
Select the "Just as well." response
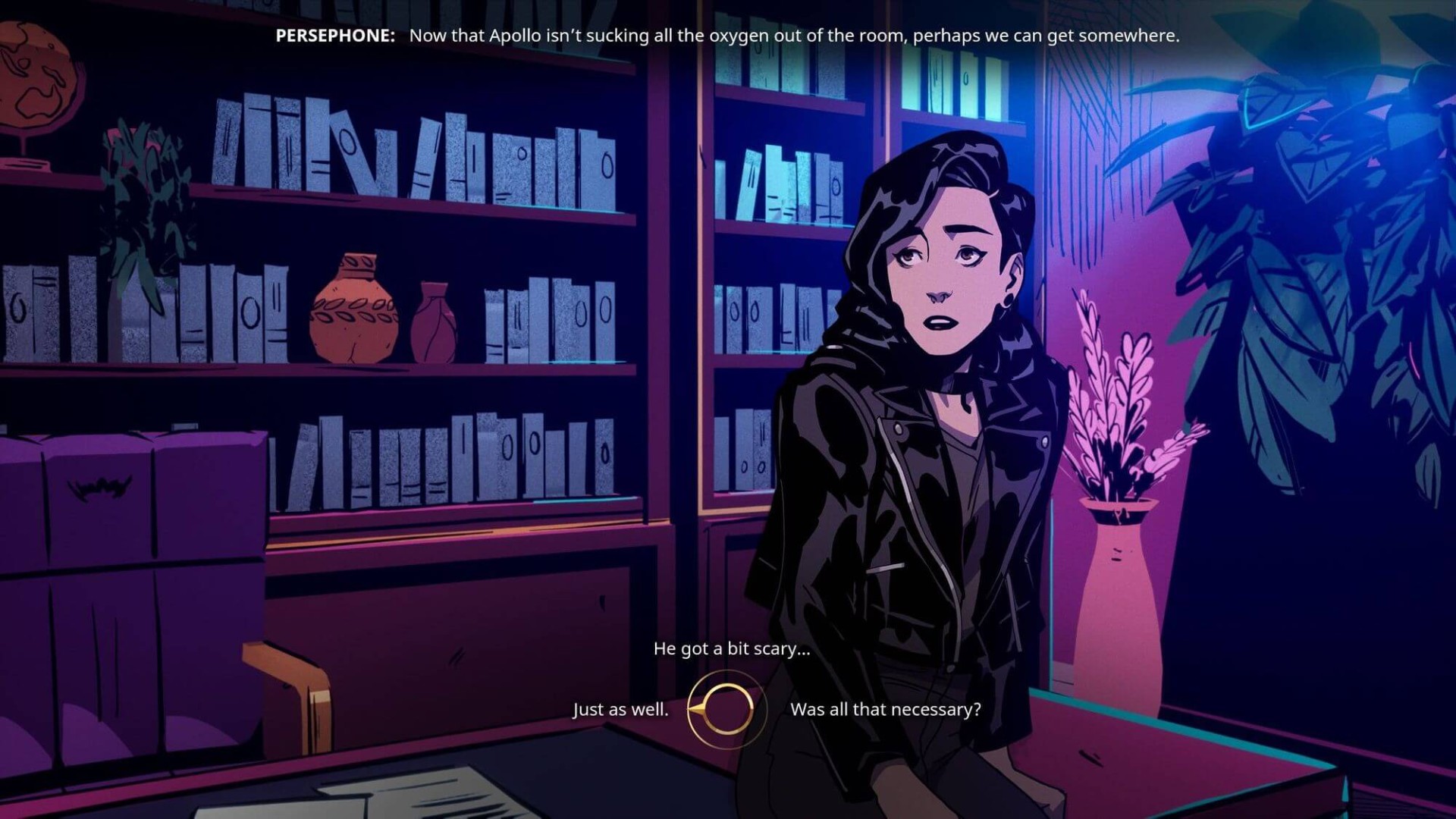tap(620, 710)
